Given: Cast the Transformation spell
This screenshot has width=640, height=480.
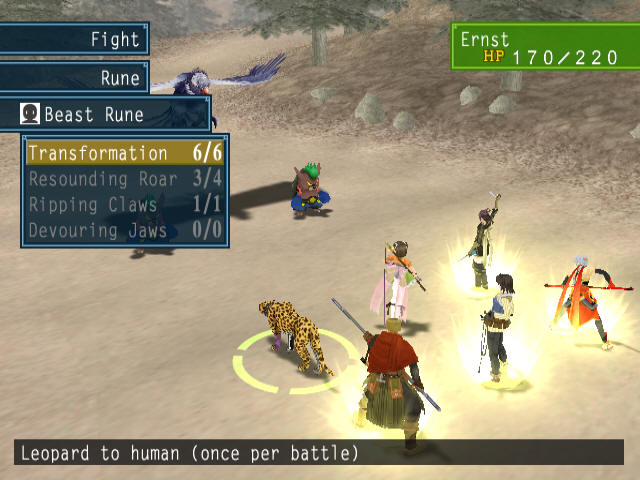Looking at the screenshot, I should point(125,153).
